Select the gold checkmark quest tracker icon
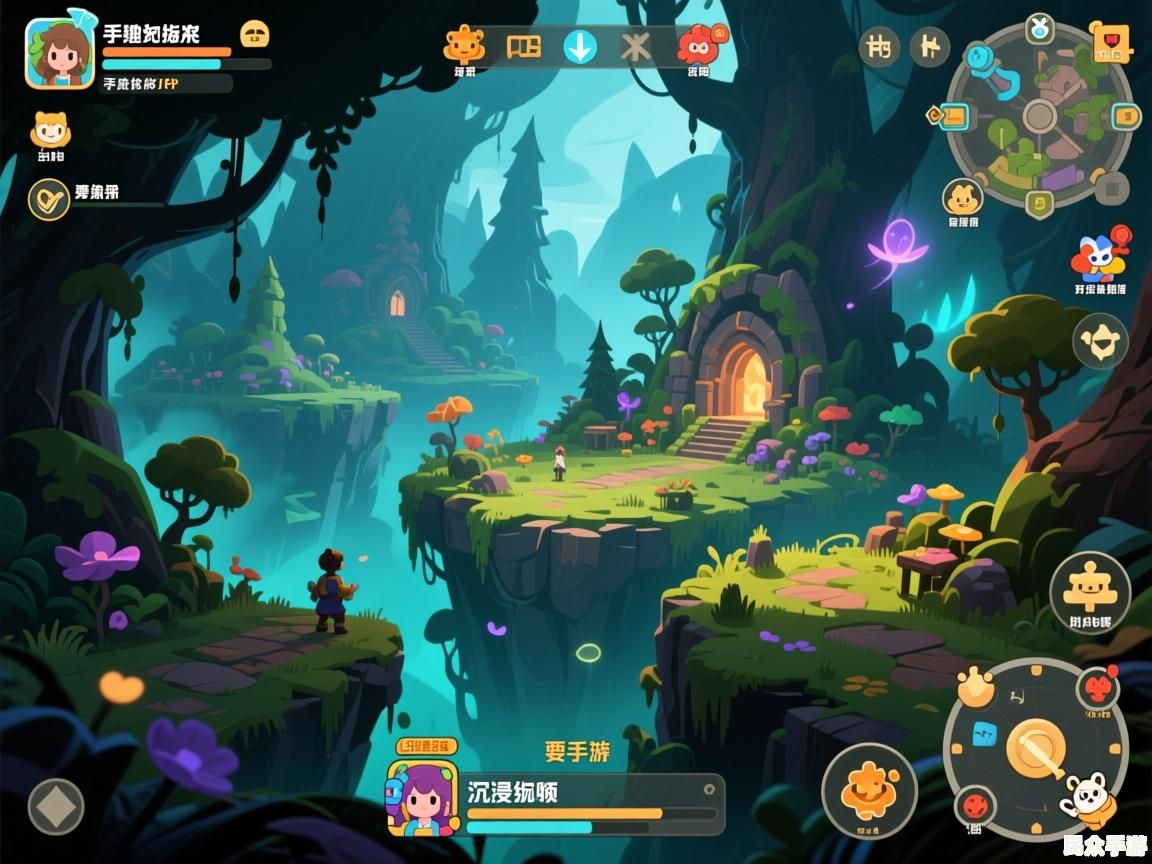The width and height of the screenshot is (1152, 864). click(x=48, y=199)
